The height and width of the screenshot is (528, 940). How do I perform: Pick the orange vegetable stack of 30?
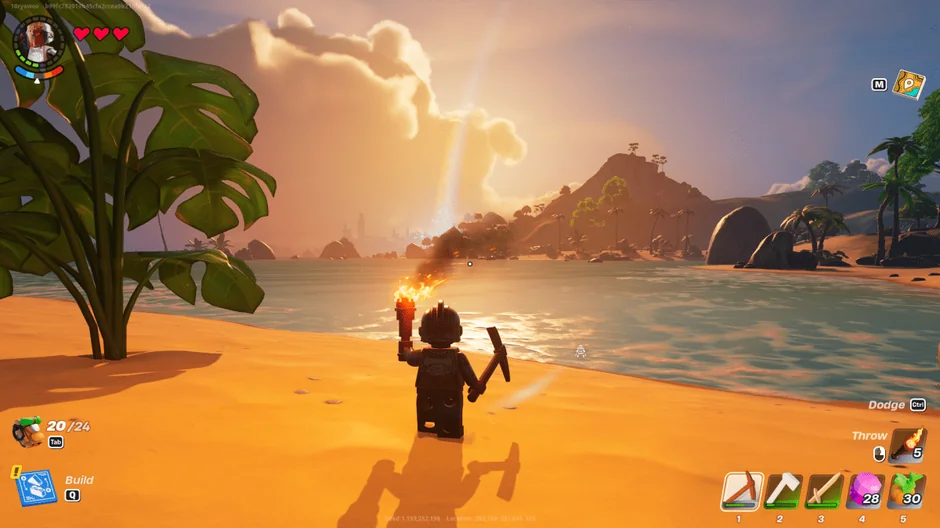tap(907, 491)
